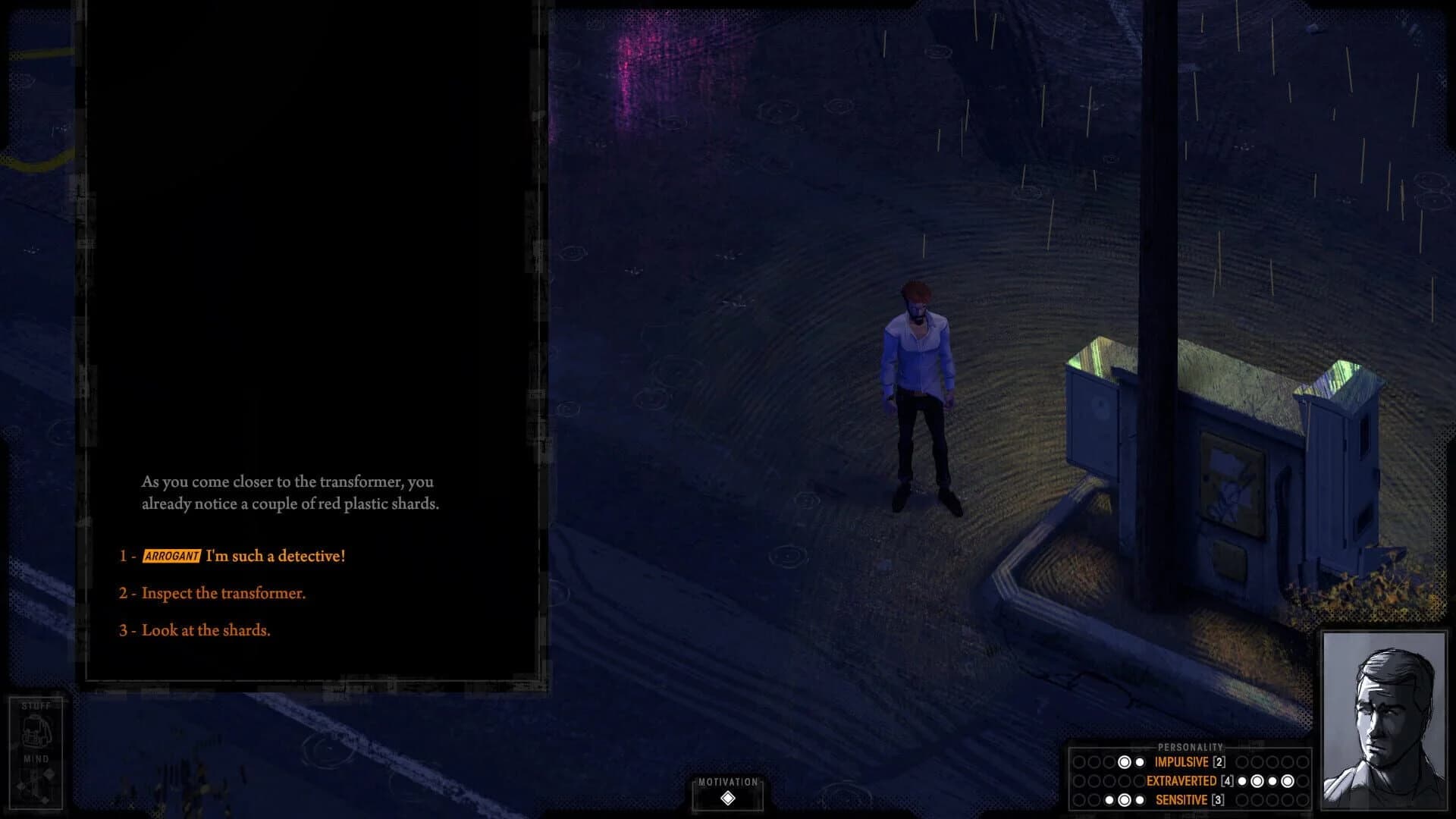1456x819 pixels.
Task: Switch to the MIND tab
Action: pyautogui.click(x=36, y=758)
